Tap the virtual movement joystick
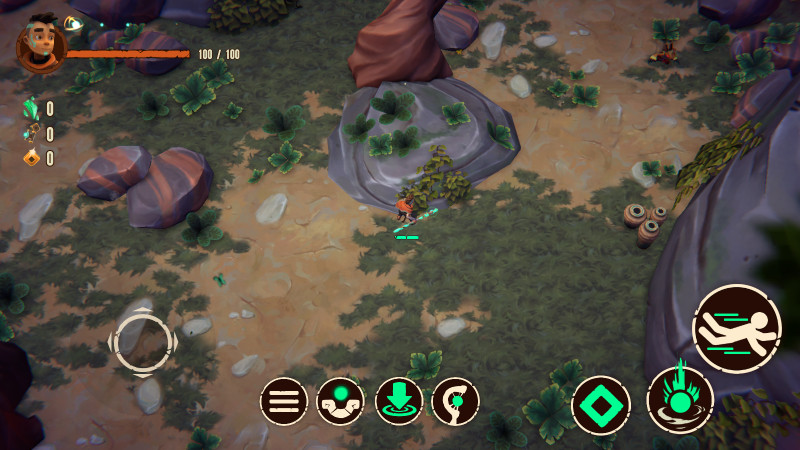The image size is (800, 450). coord(143,341)
